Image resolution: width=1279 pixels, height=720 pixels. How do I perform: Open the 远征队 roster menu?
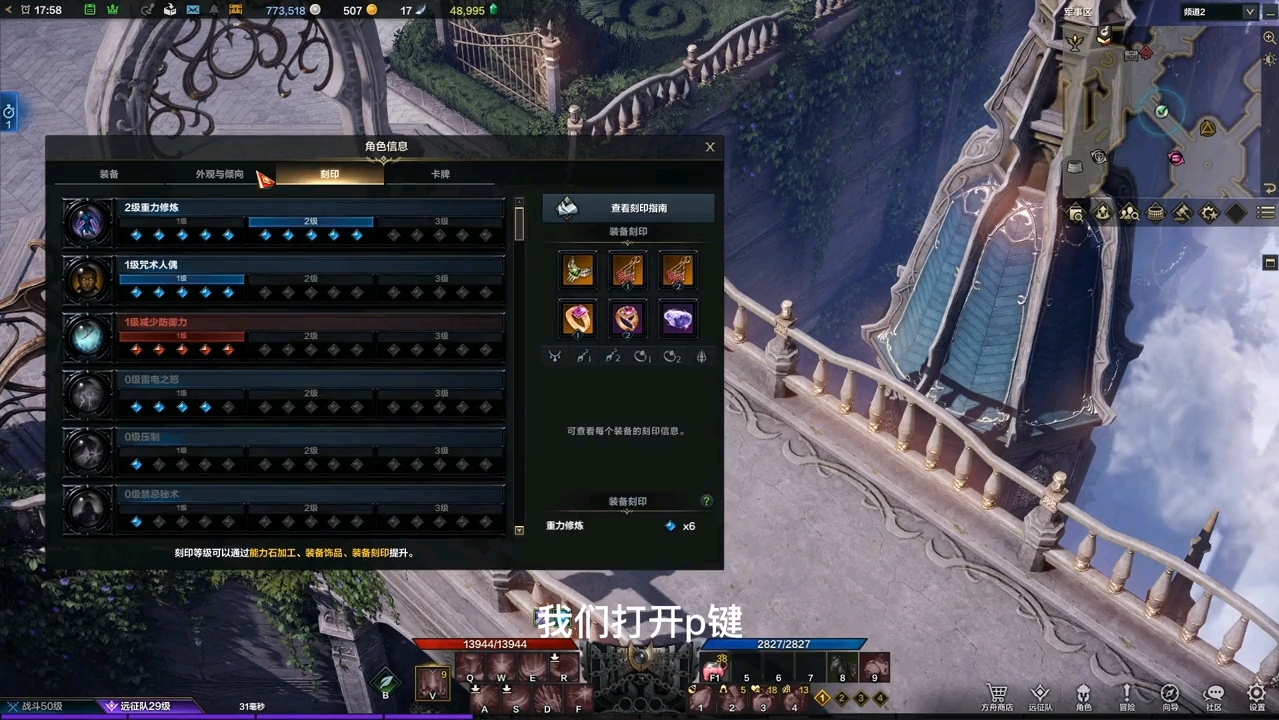click(x=1040, y=696)
